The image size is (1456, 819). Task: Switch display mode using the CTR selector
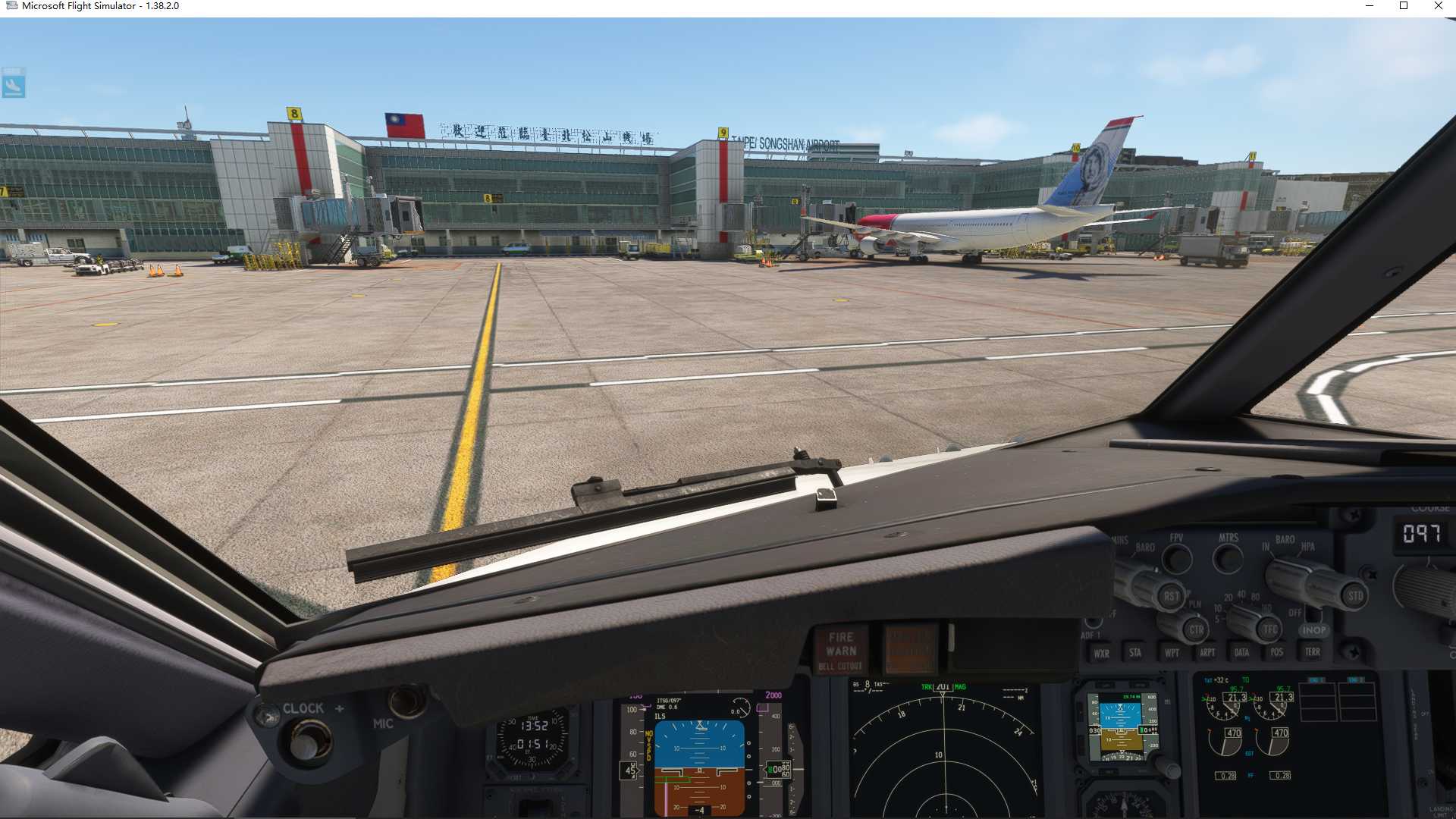click(1196, 630)
